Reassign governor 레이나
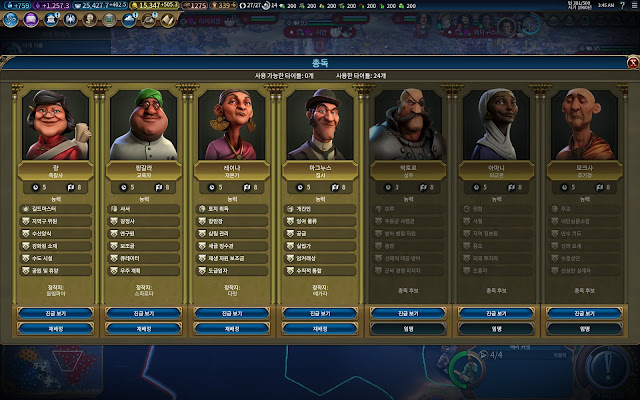Image resolution: width=640 pixels, height=400 pixels. click(231, 327)
